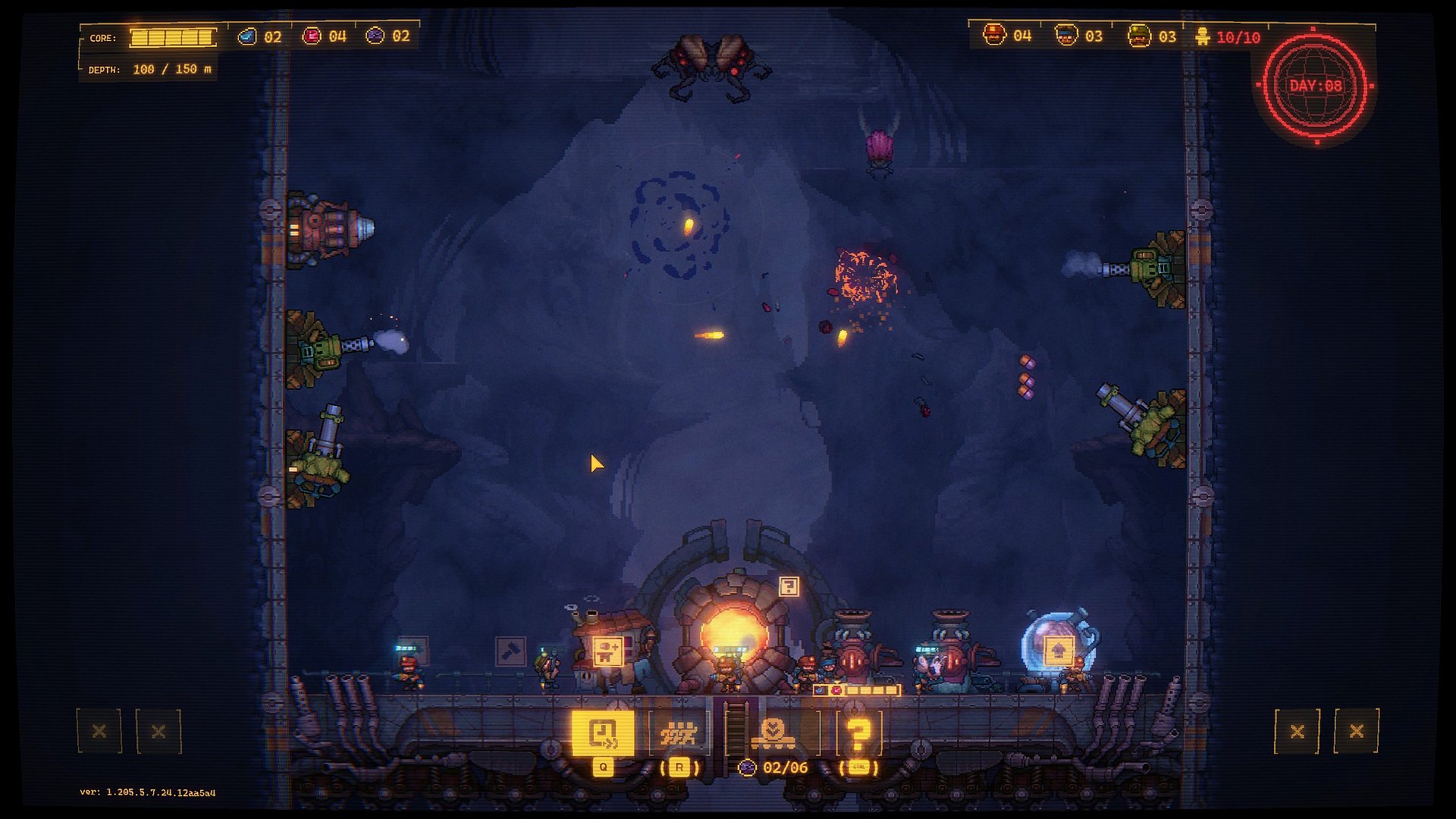
Task: Select the green-helmet crew type icon
Action: coord(1138,36)
